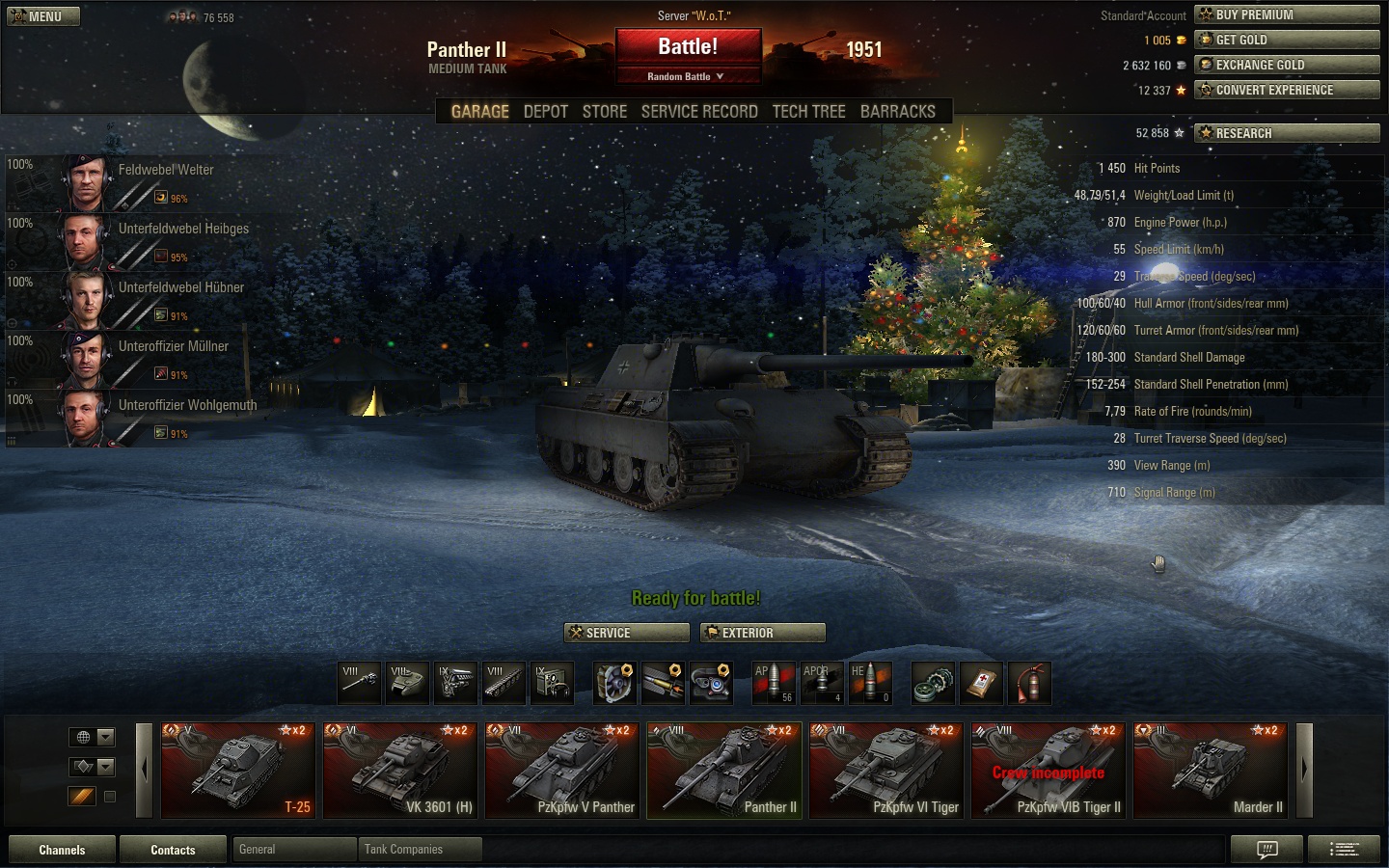Switch to the DEPOT tab
This screenshot has height=868, width=1389.
pyautogui.click(x=545, y=112)
